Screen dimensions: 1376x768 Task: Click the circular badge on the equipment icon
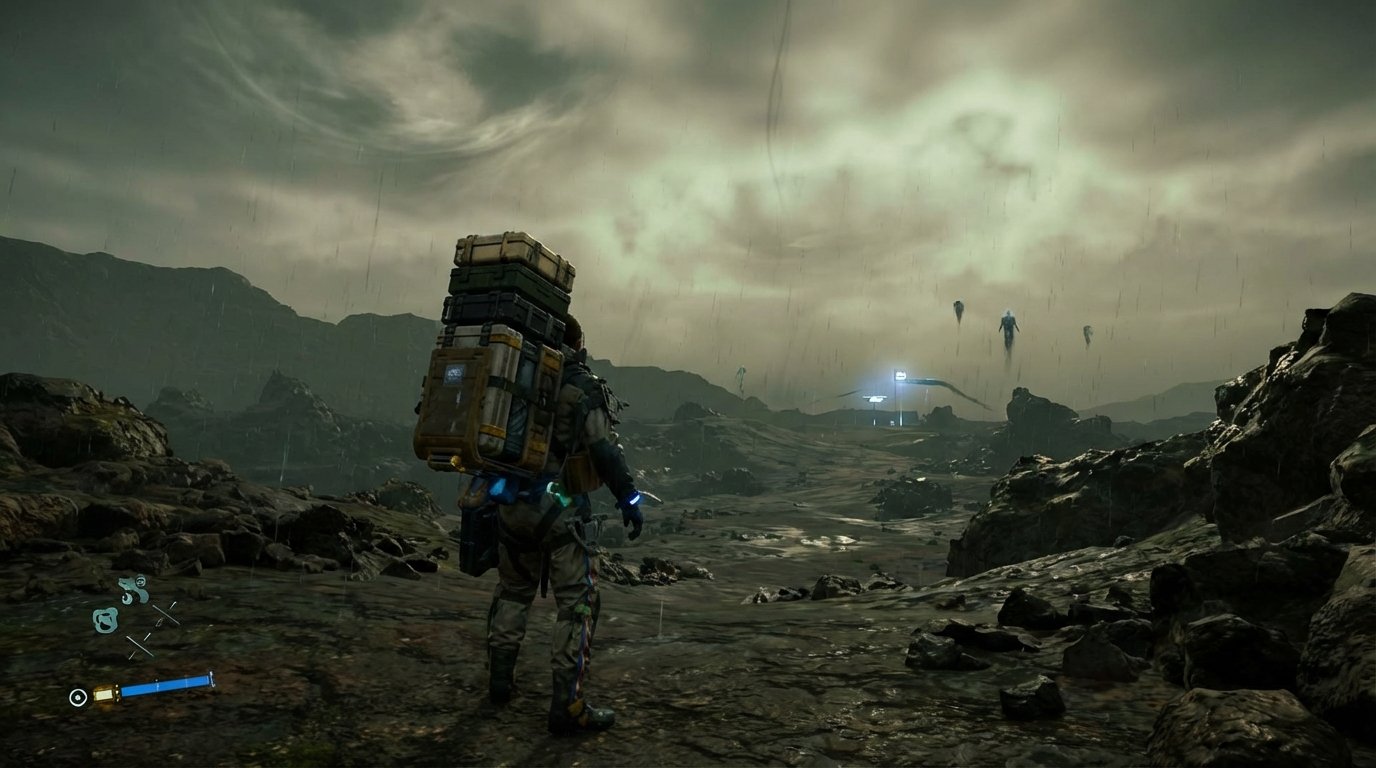coord(140,581)
